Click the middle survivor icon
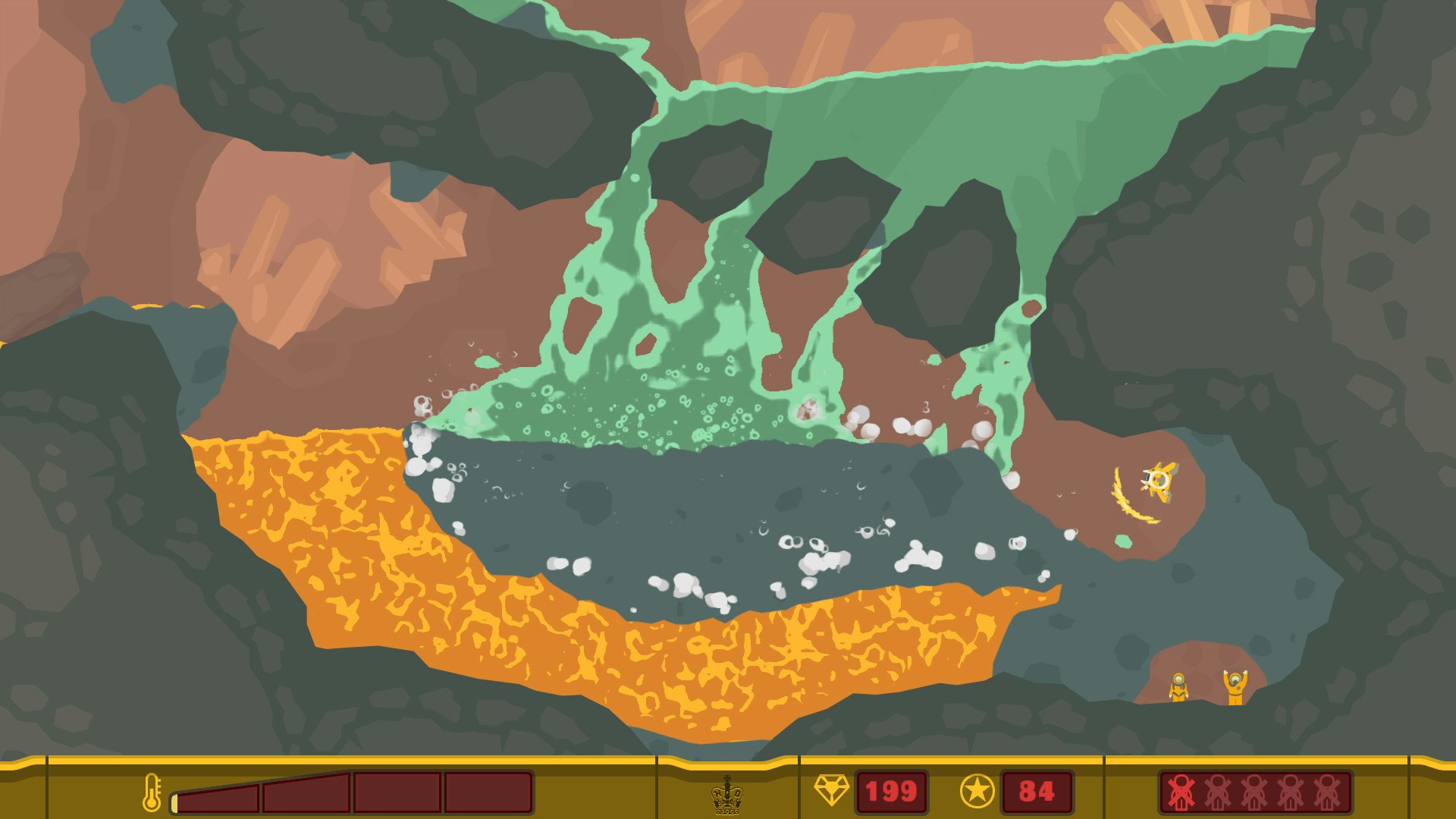The image size is (1456, 819). 1254,792
